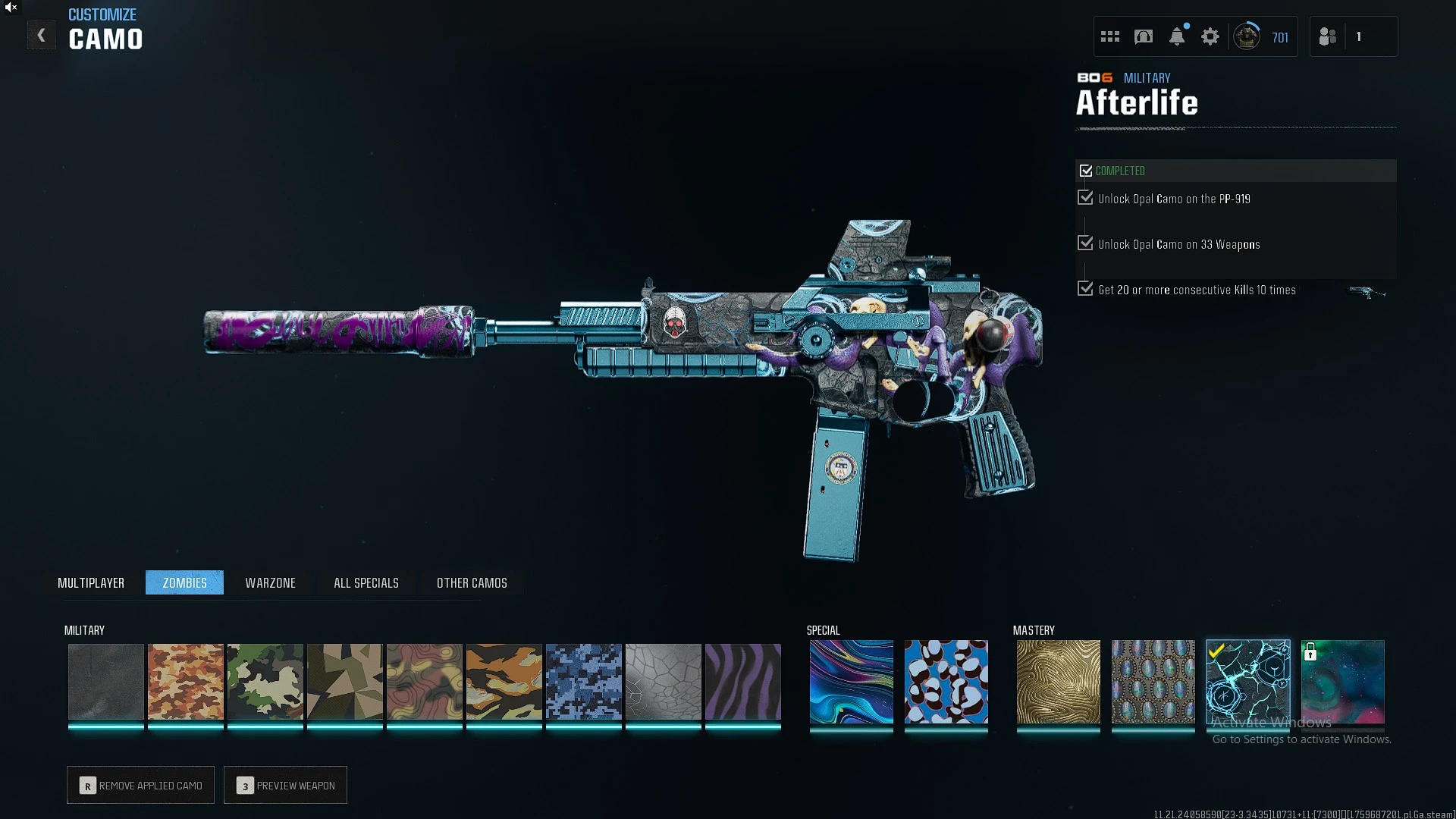Select the gold swirl mastery camo
Screen dimensions: 1456x819
(1058, 681)
